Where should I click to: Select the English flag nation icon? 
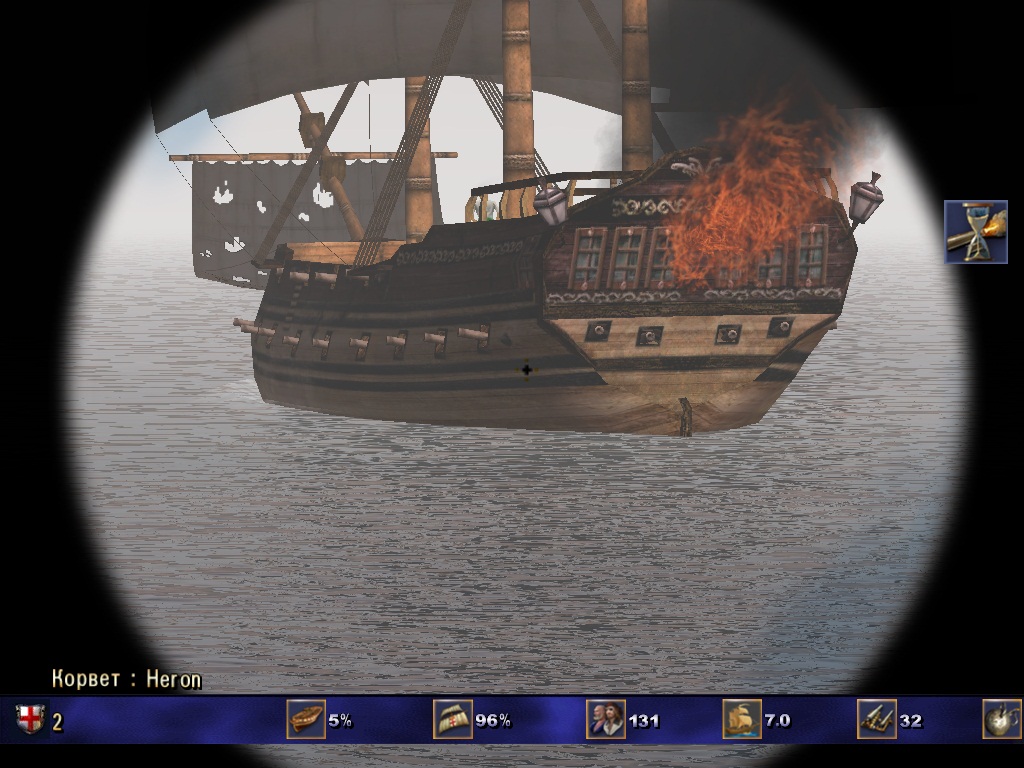click(30, 719)
